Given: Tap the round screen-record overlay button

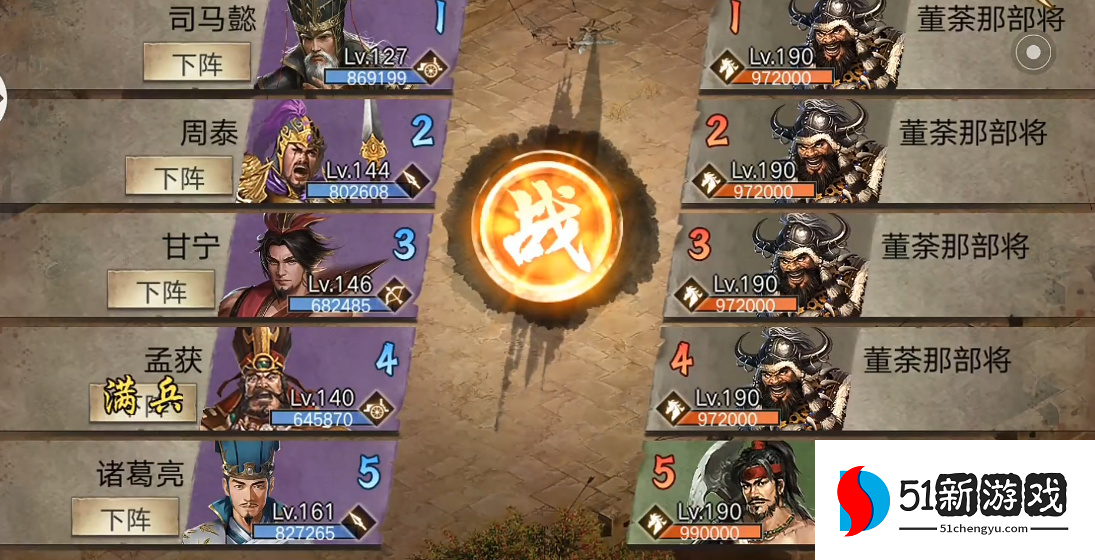Looking at the screenshot, I should [1034, 50].
